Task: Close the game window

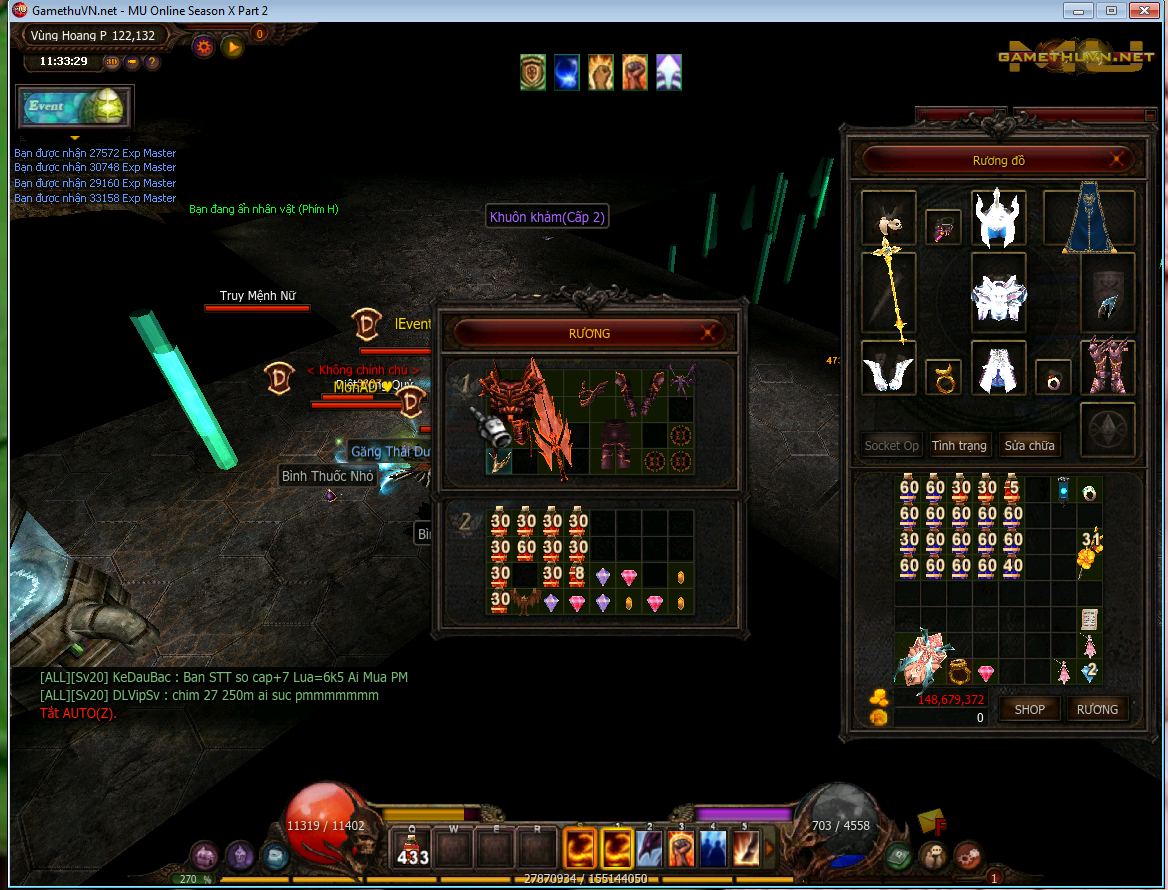Action: (x=1141, y=10)
